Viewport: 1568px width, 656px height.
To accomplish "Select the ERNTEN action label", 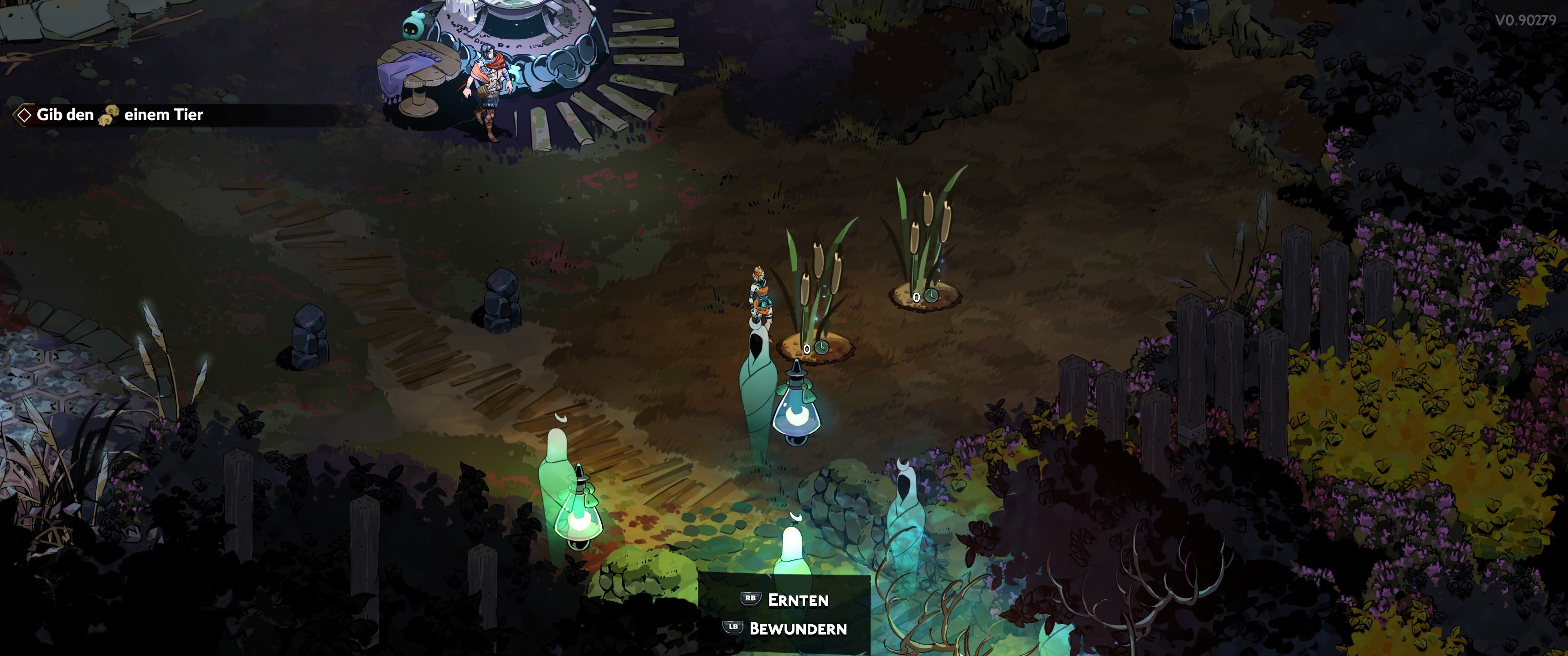I will click(x=798, y=600).
